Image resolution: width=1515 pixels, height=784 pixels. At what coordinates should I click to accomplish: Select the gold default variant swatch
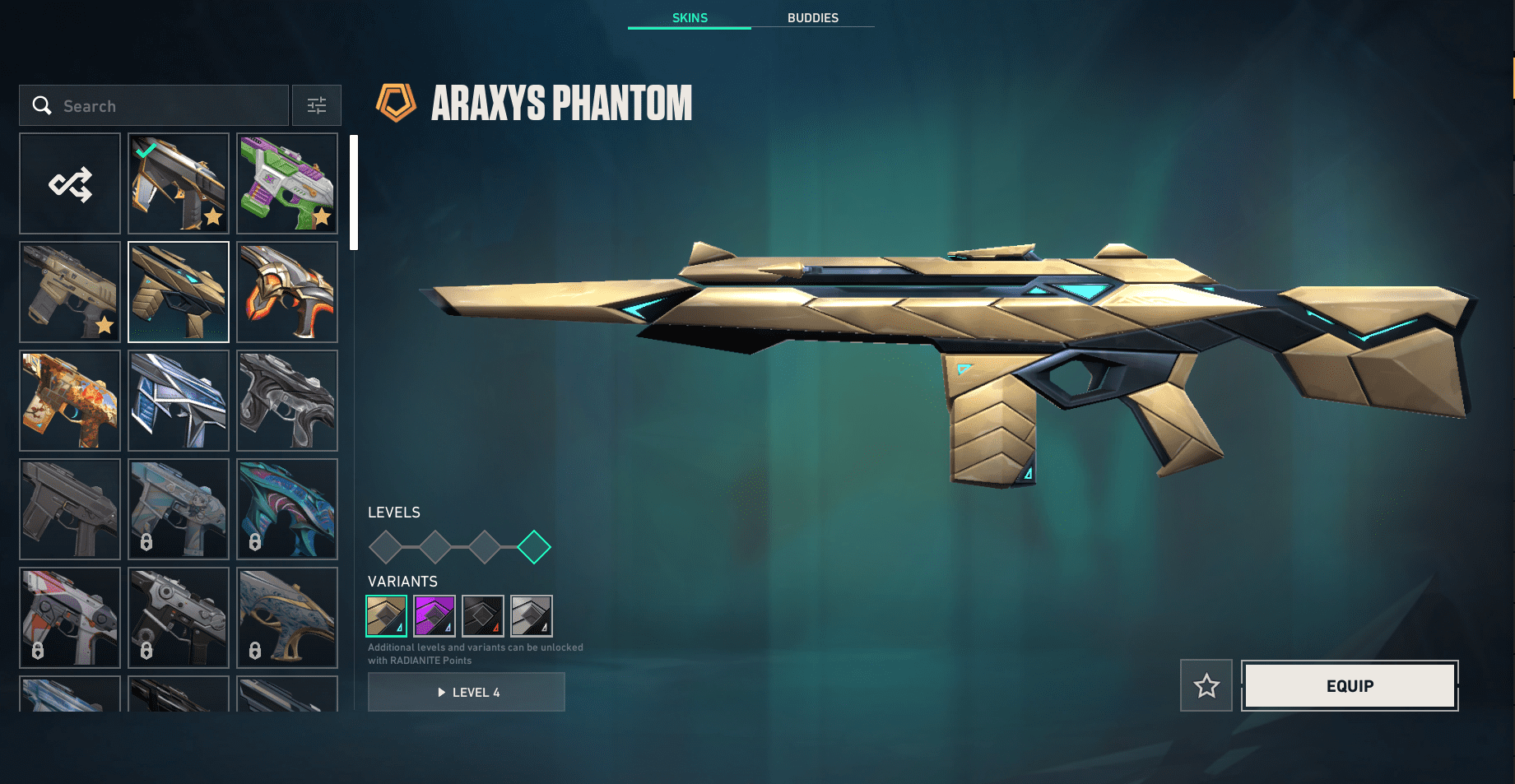click(x=386, y=616)
